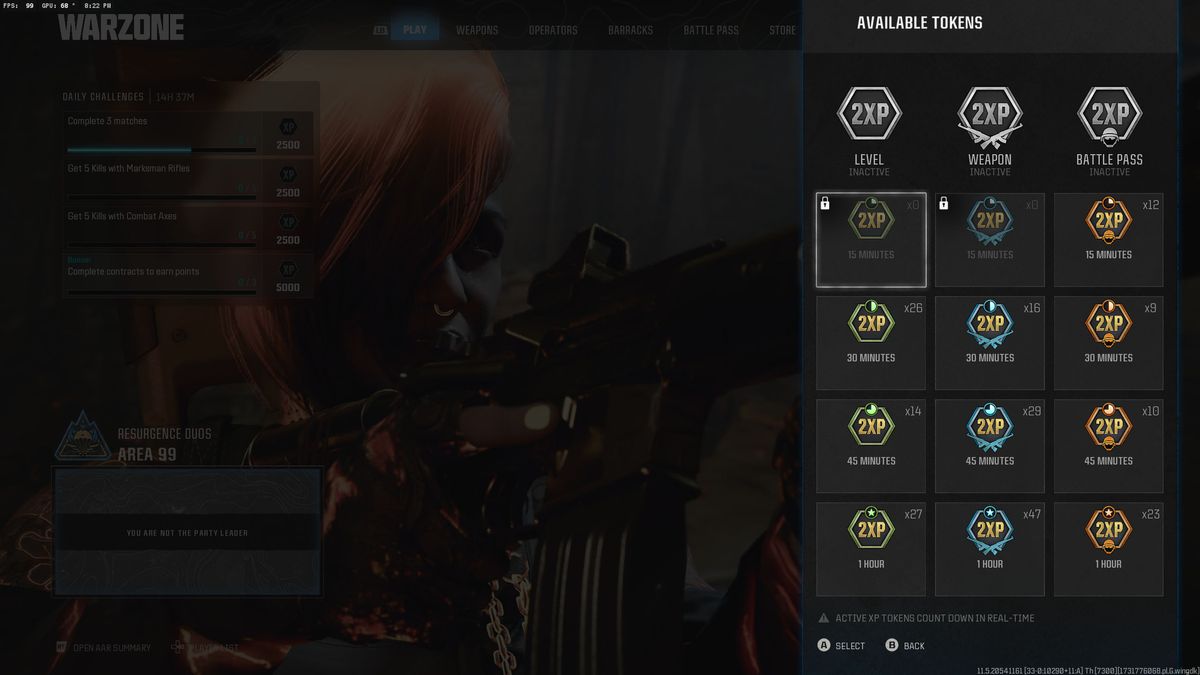Choose the 30 minute Level 2XP token

click(871, 343)
